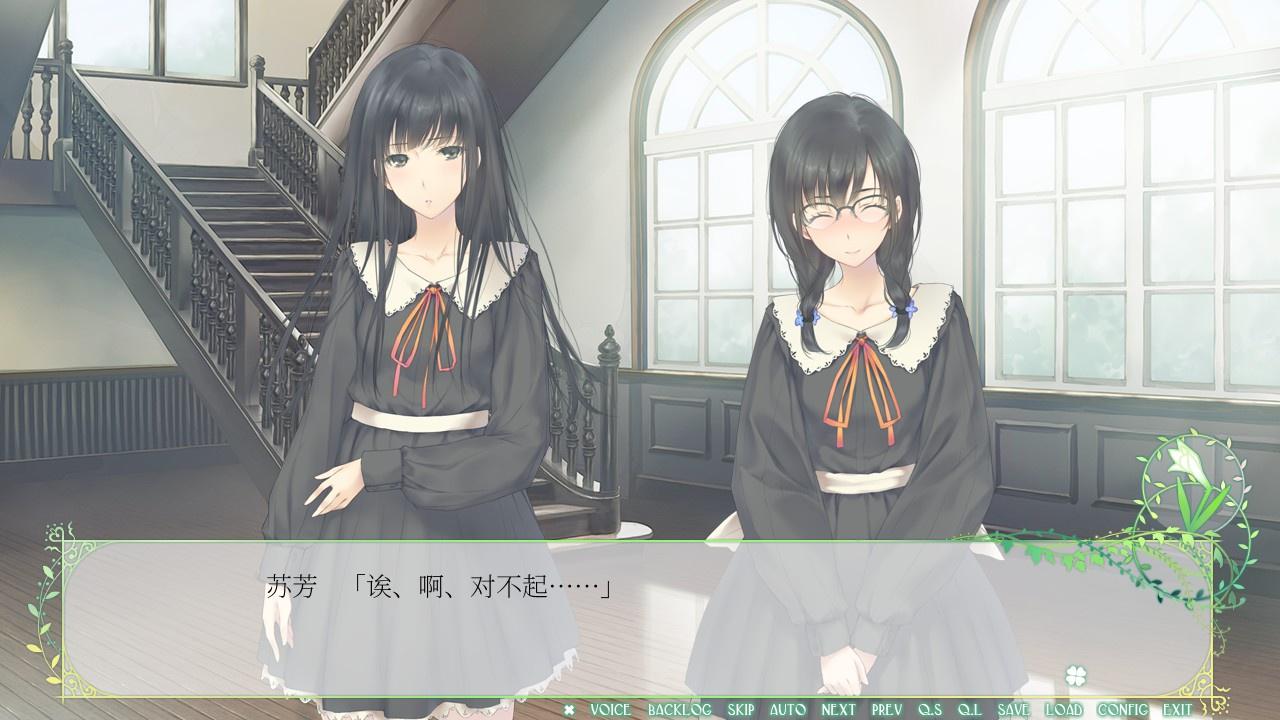Toggle AUTO text advance
1280x720 pixels.
(x=788, y=710)
